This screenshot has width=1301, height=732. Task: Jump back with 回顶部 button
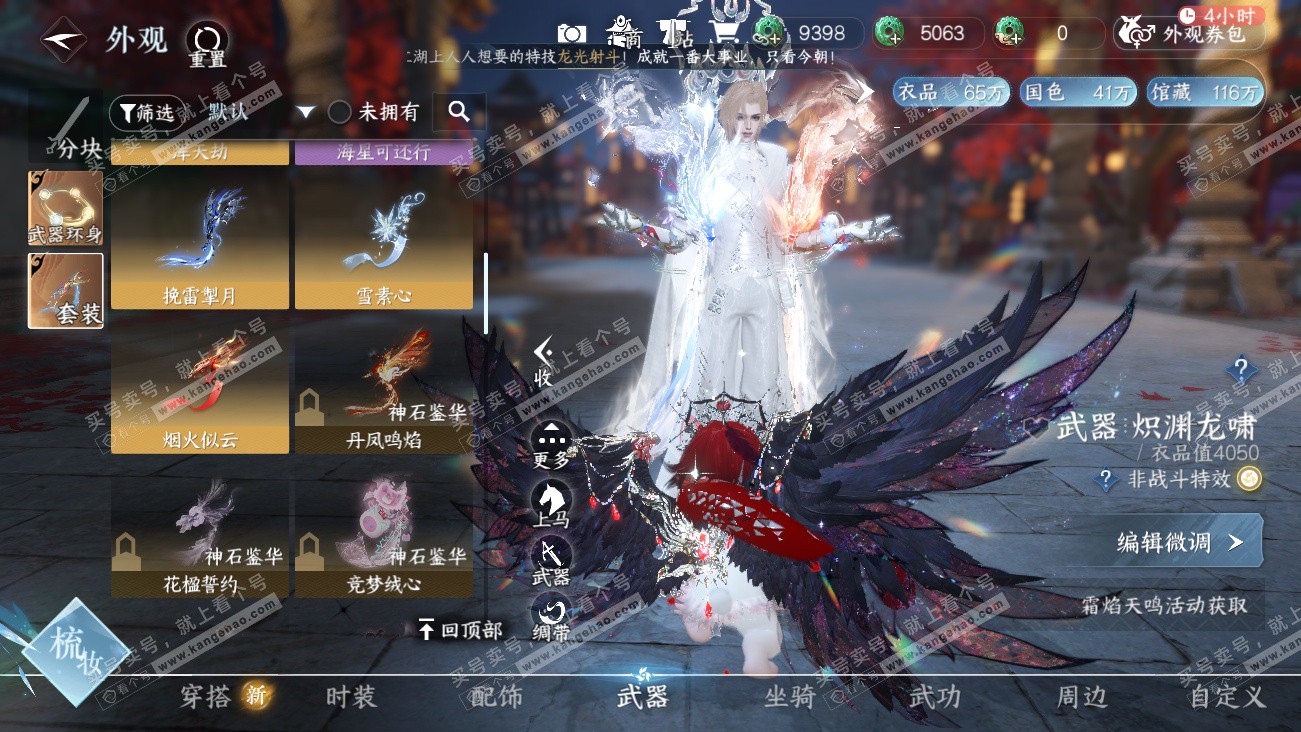(x=461, y=629)
